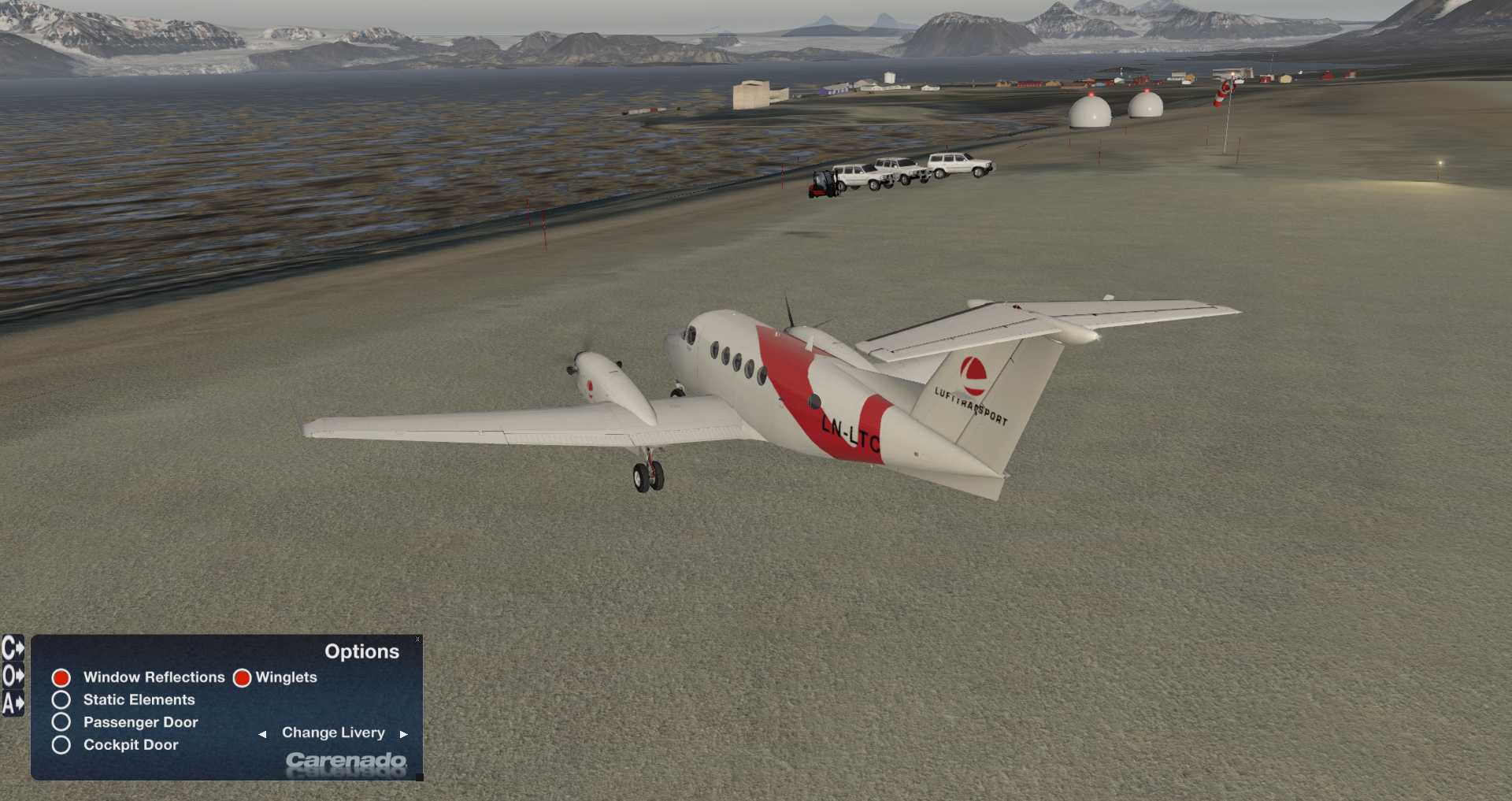Image resolution: width=1512 pixels, height=801 pixels.
Task: Toggle the Cockpit Door option
Action: pos(61,745)
